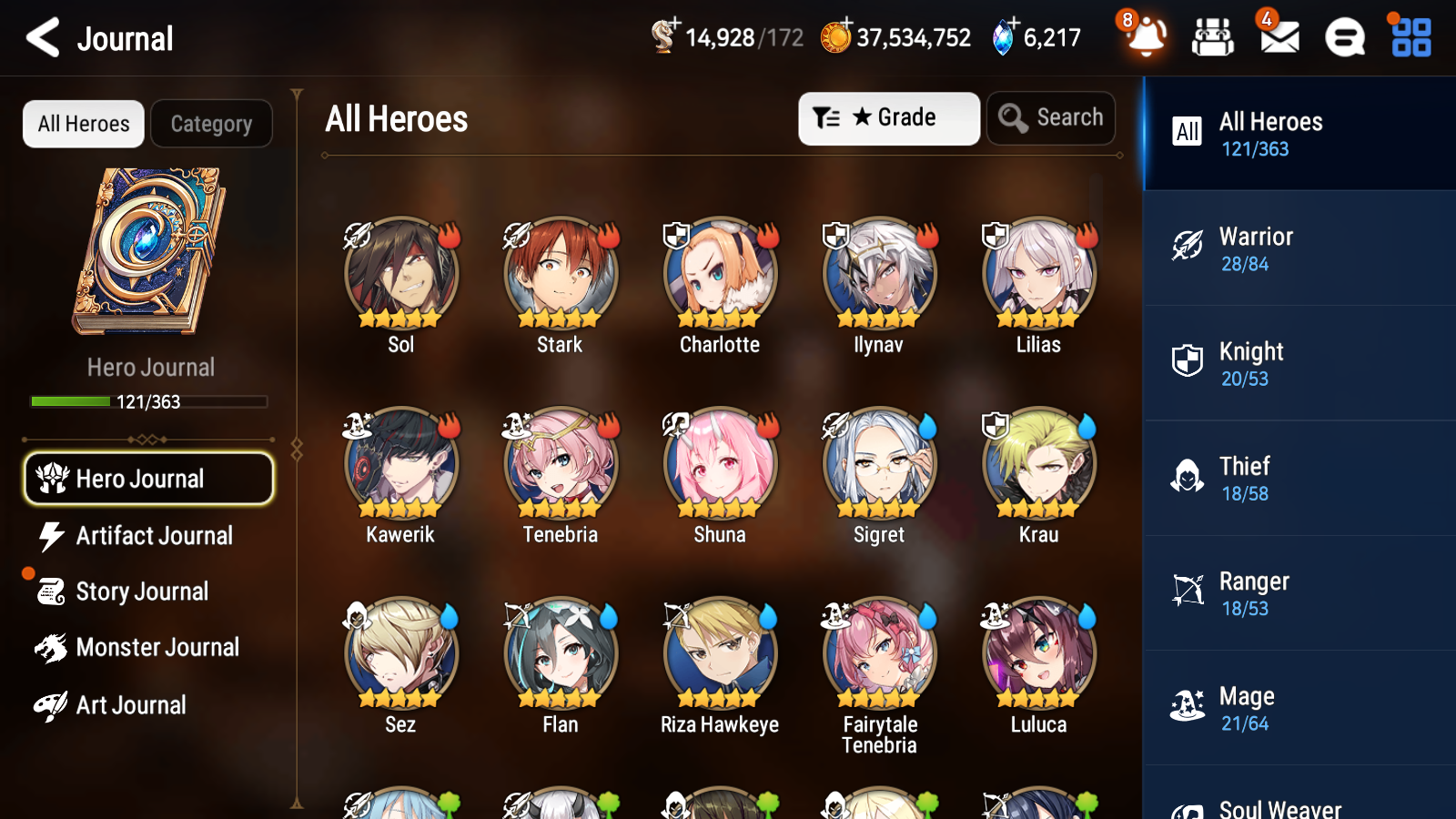The image size is (1456, 819).
Task: Click the gold coins currency icon
Action: (836, 36)
